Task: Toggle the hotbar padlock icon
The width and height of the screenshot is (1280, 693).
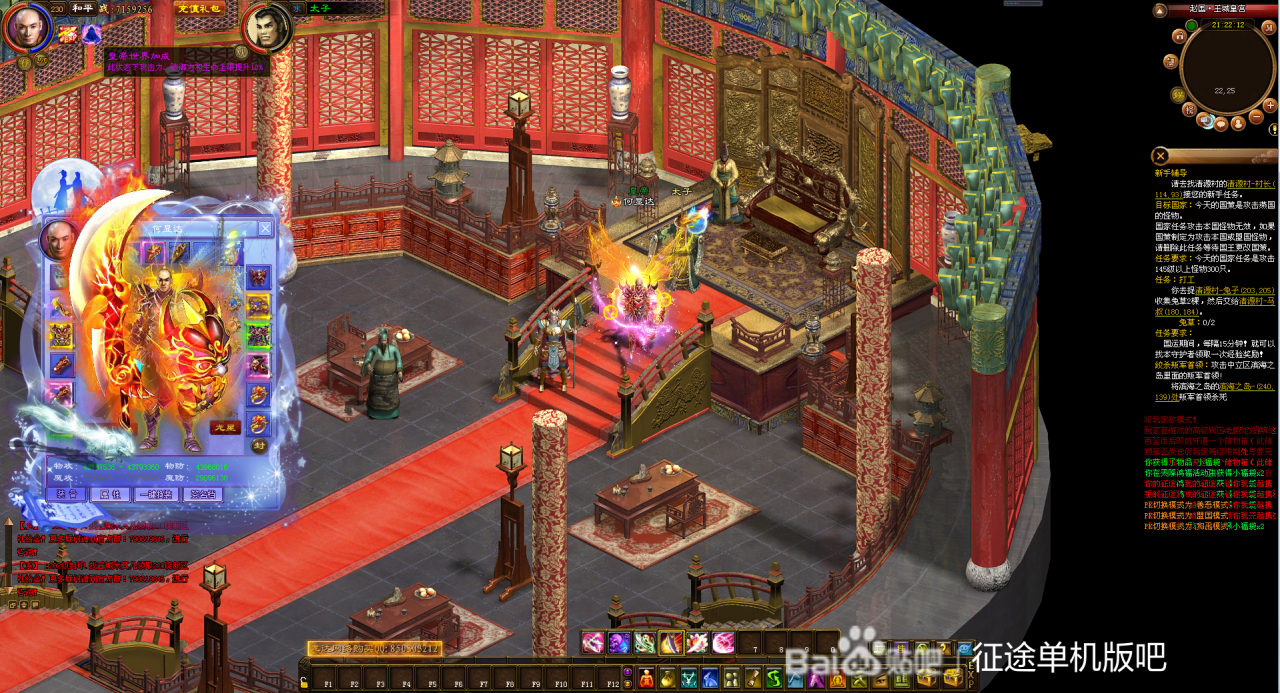Action: [x=303, y=681]
